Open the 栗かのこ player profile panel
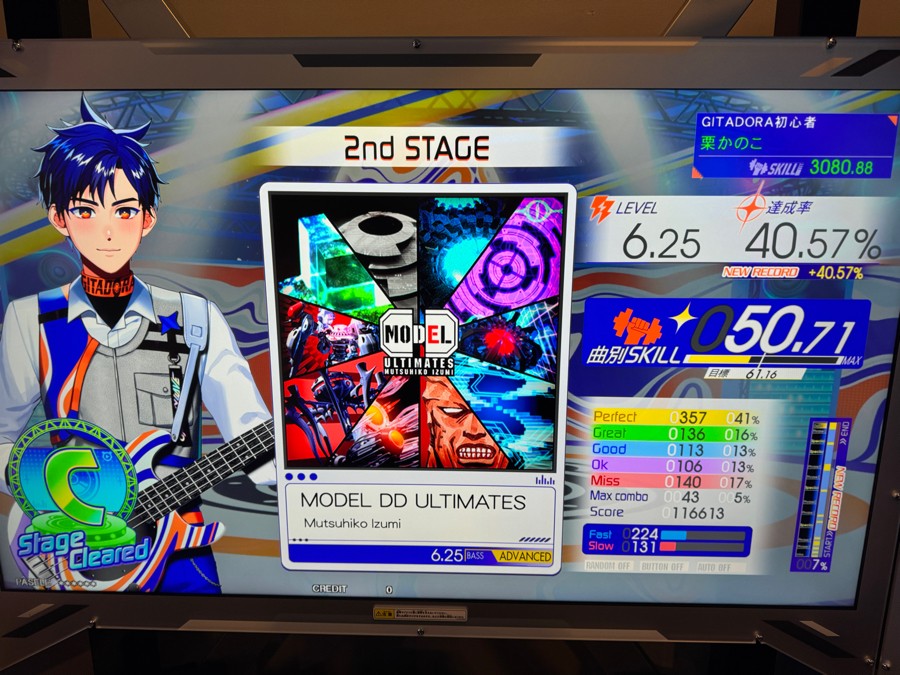The image size is (900, 675). tap(795, 146)
